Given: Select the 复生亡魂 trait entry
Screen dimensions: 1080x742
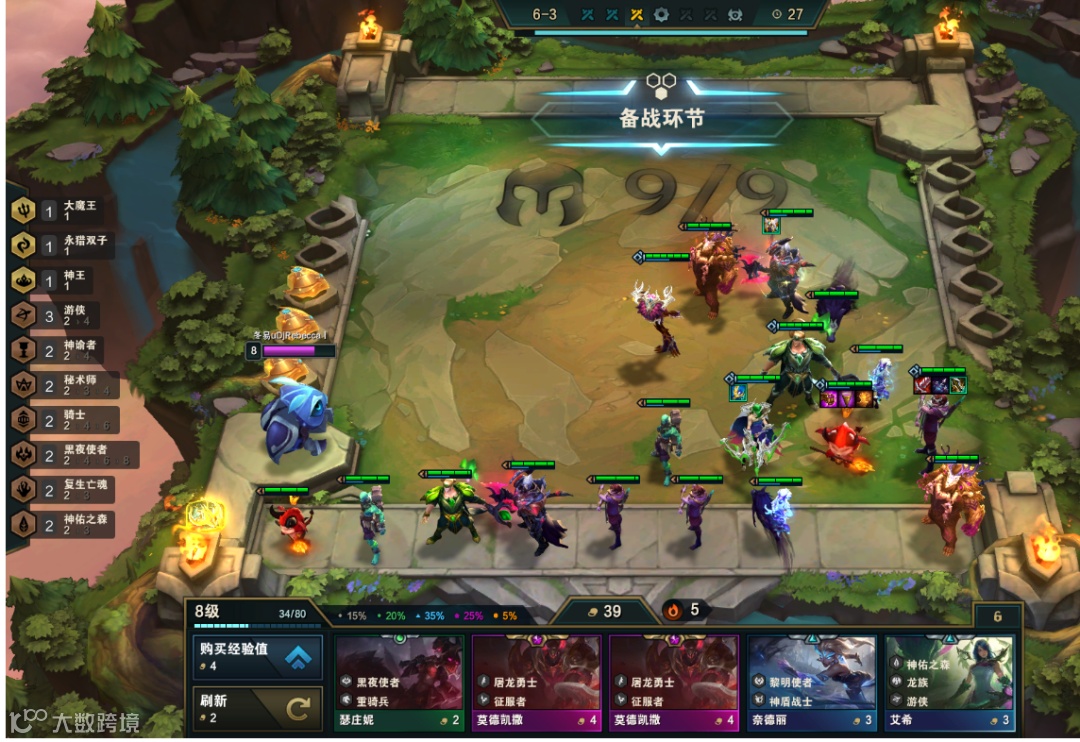Looking at the screenshot, I should pos(62,490).
